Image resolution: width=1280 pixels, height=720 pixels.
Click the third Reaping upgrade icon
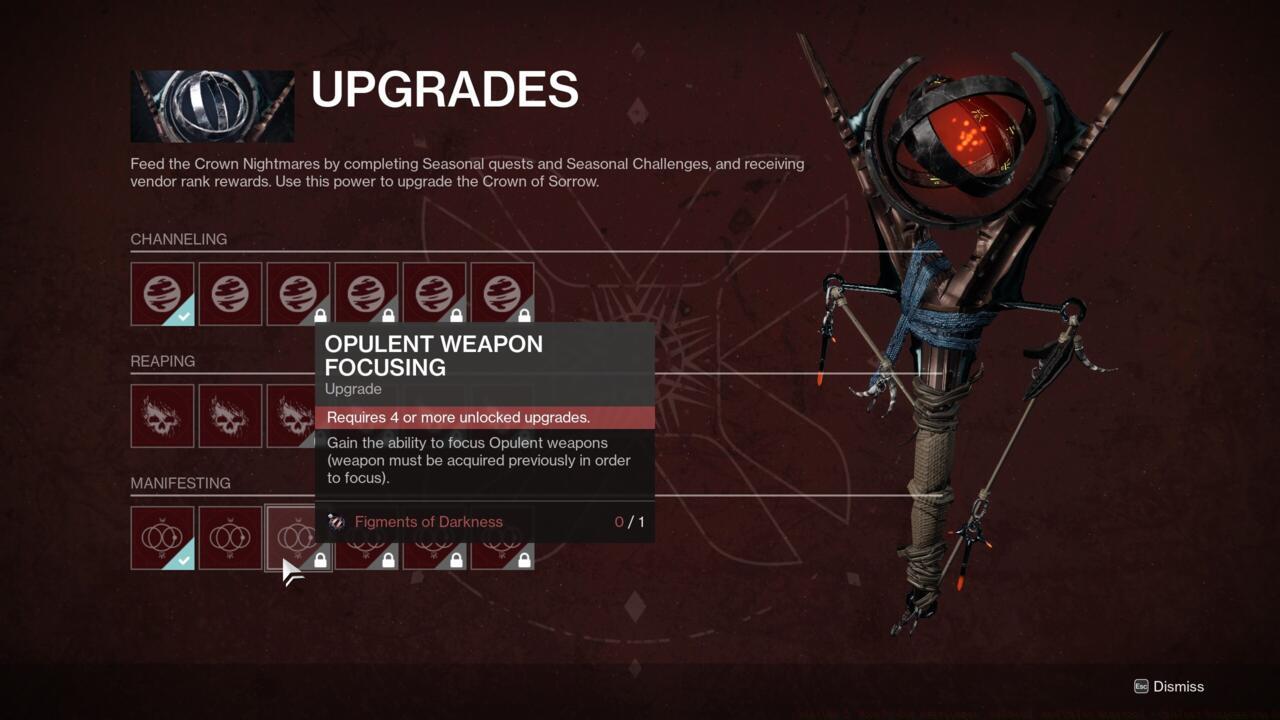click(x=298, y=415)
